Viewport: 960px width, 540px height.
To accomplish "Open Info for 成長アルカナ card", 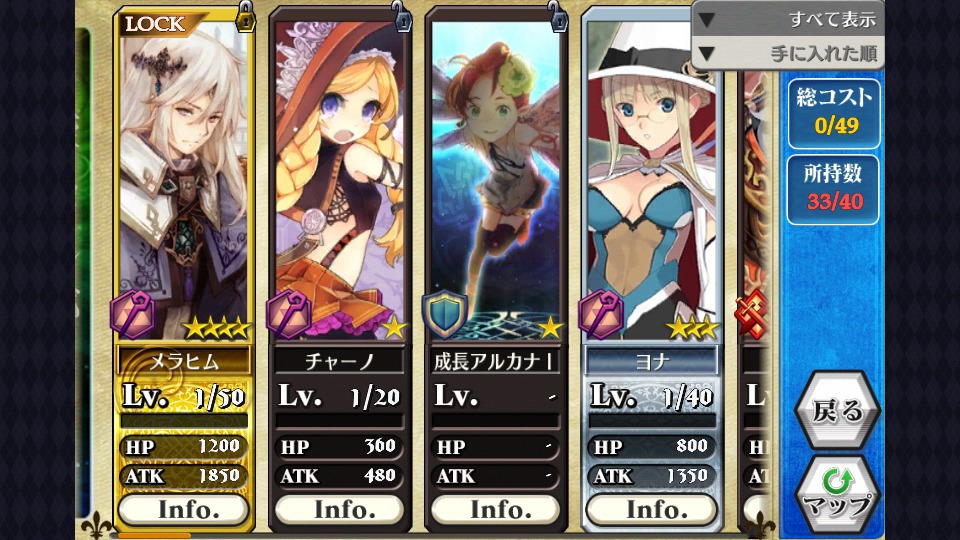I will (496, 509).
